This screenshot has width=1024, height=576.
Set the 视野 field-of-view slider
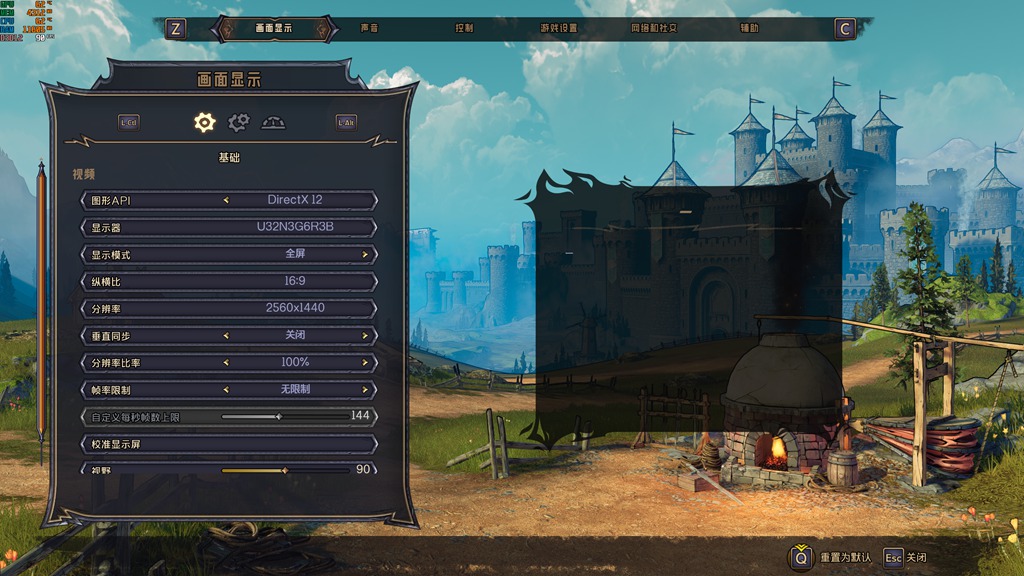coord(284,469)
